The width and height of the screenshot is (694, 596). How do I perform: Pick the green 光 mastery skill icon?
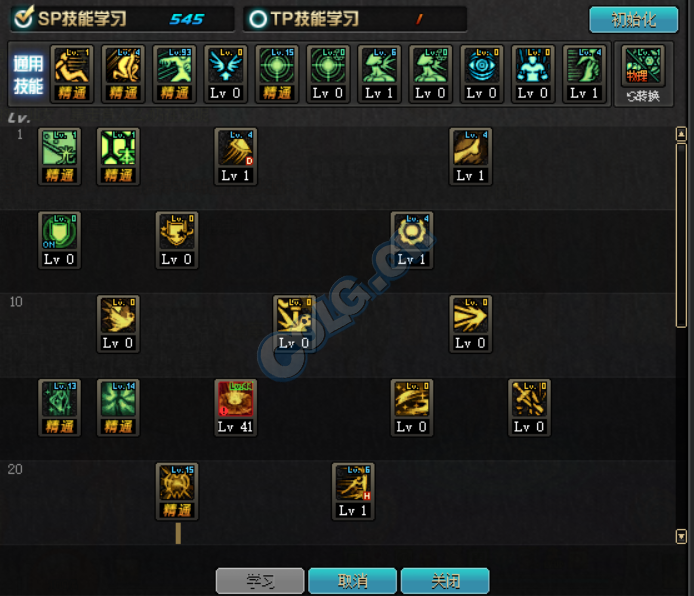click(x=58, y=148)
